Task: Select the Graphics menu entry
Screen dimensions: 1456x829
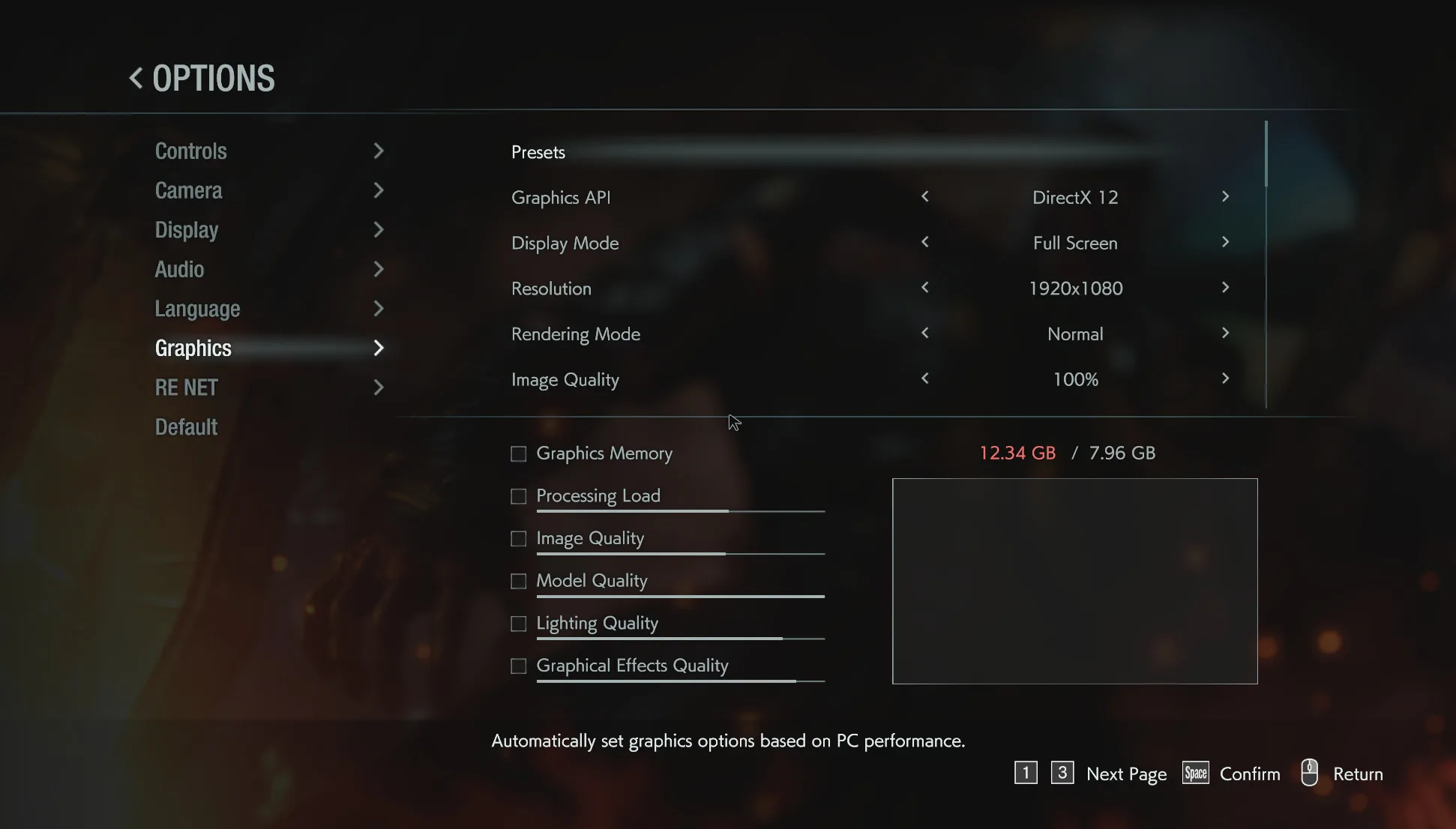Action: pyautogui.click(x=193, y=348)
